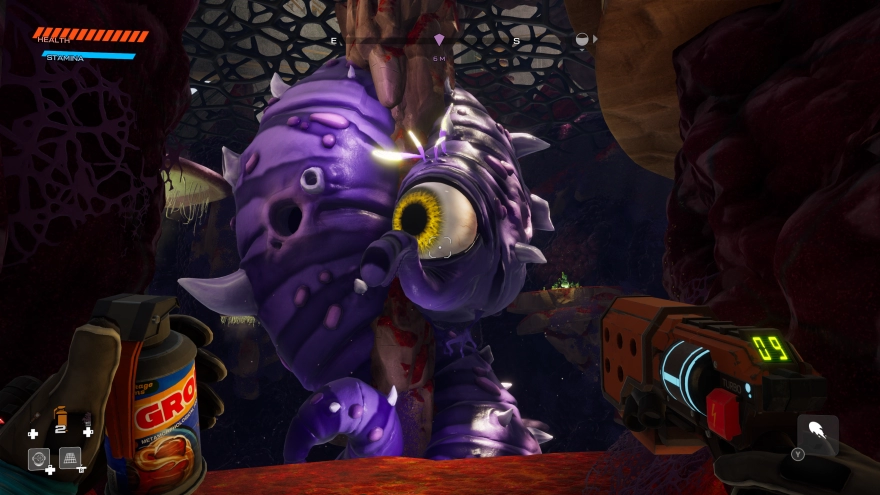
Task: Click the helmet scanner icon
Action: [x=39, y=458]
